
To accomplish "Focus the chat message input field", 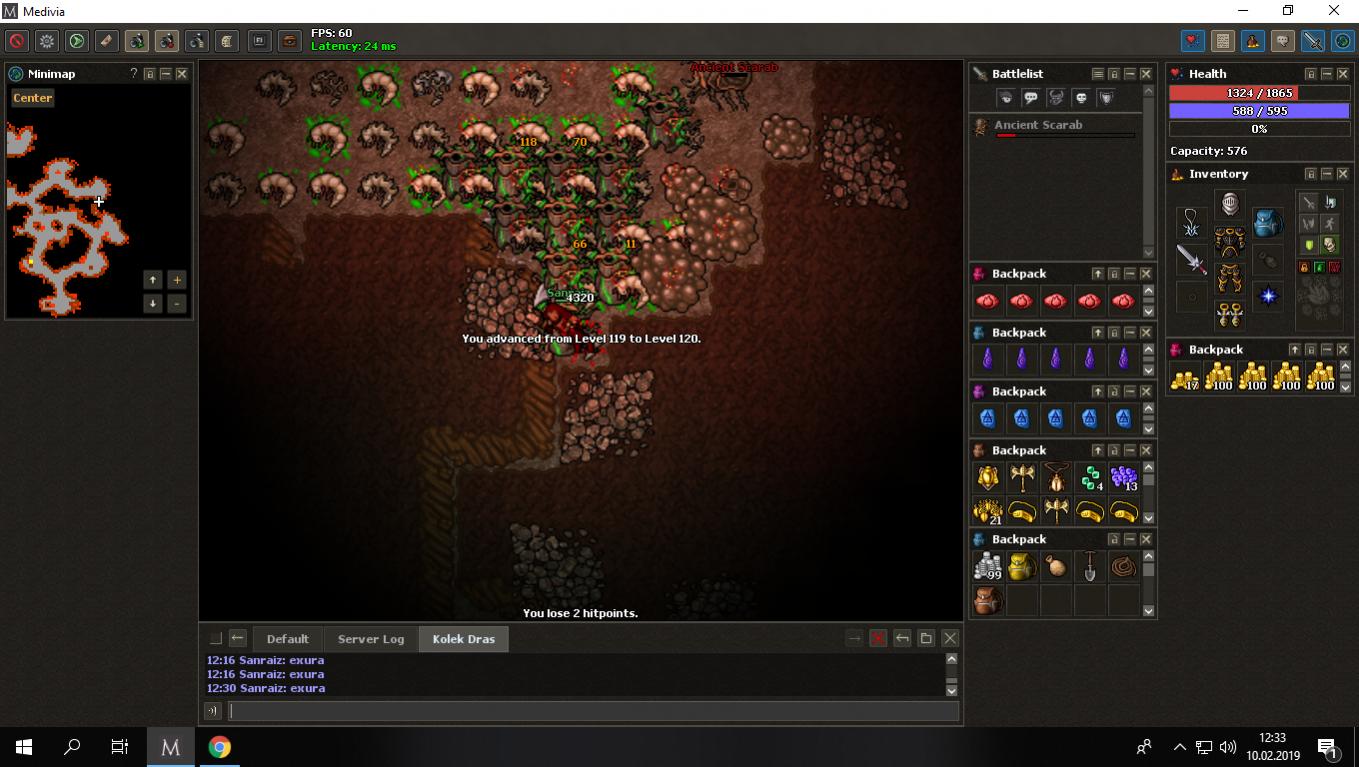I will pyautogui.click(x=594, y=711).
